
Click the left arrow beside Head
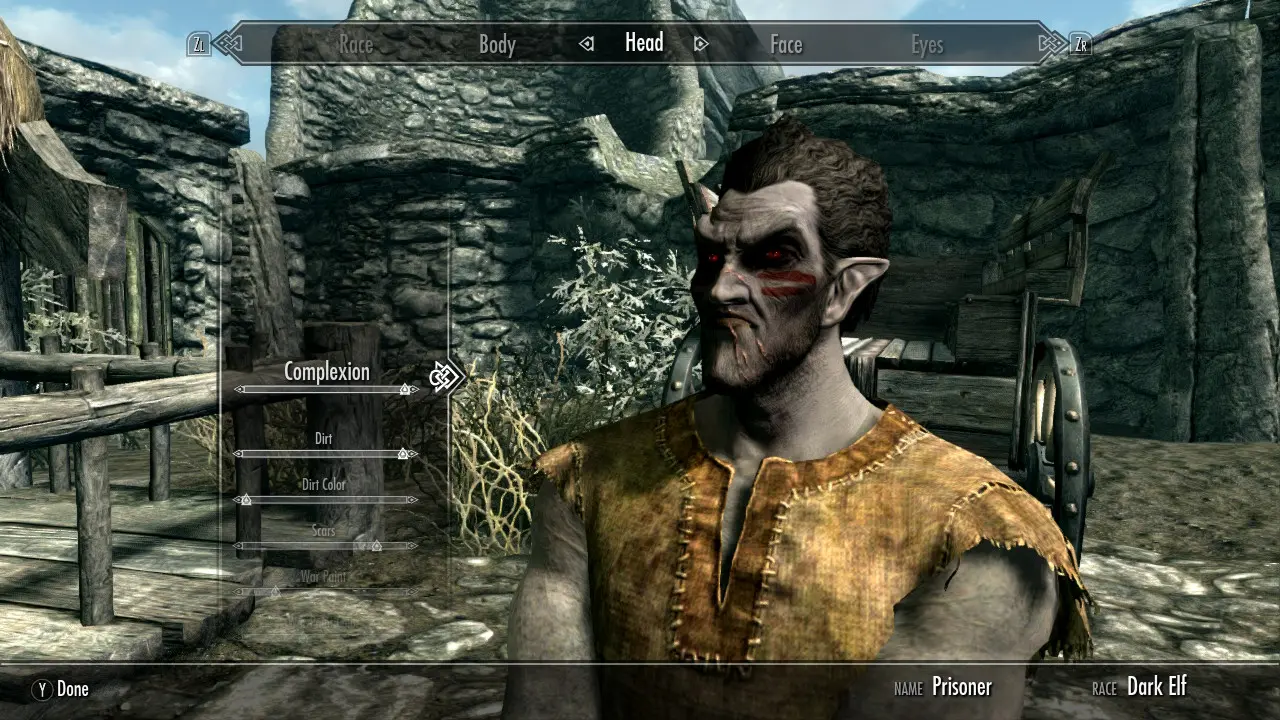(587, 44)
